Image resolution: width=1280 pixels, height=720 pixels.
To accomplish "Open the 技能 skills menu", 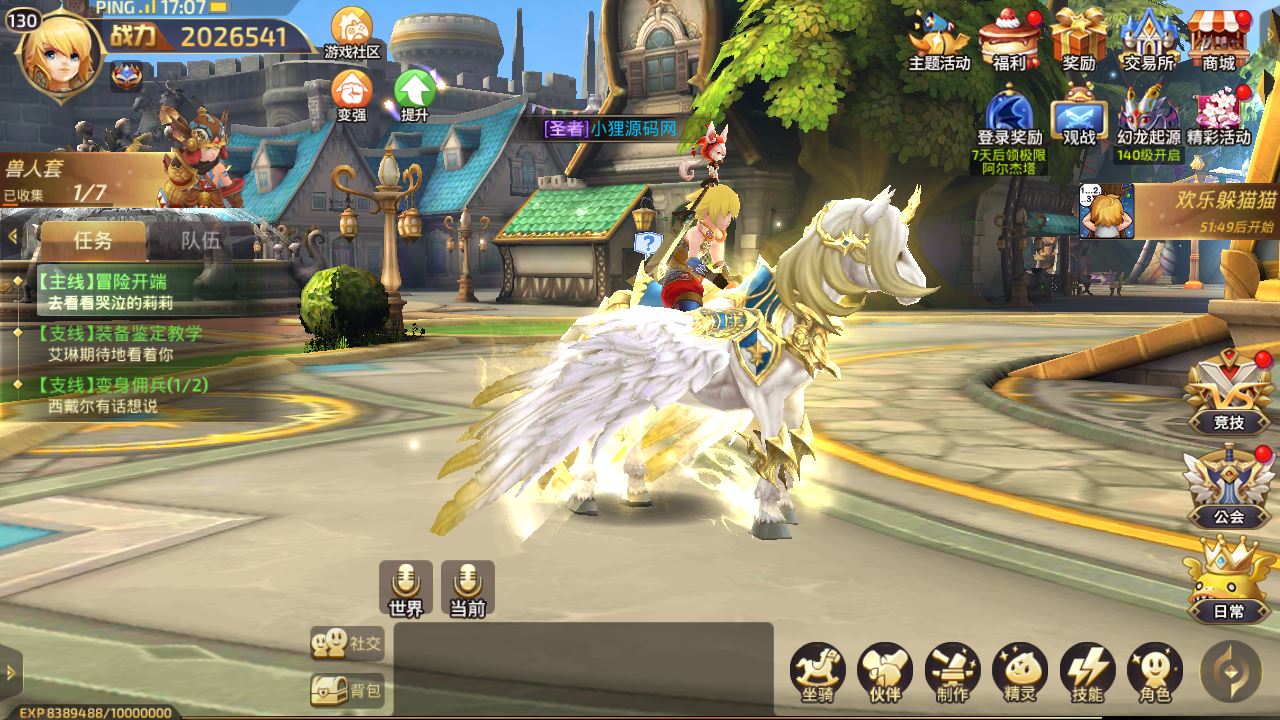I will coord(1087,672).
